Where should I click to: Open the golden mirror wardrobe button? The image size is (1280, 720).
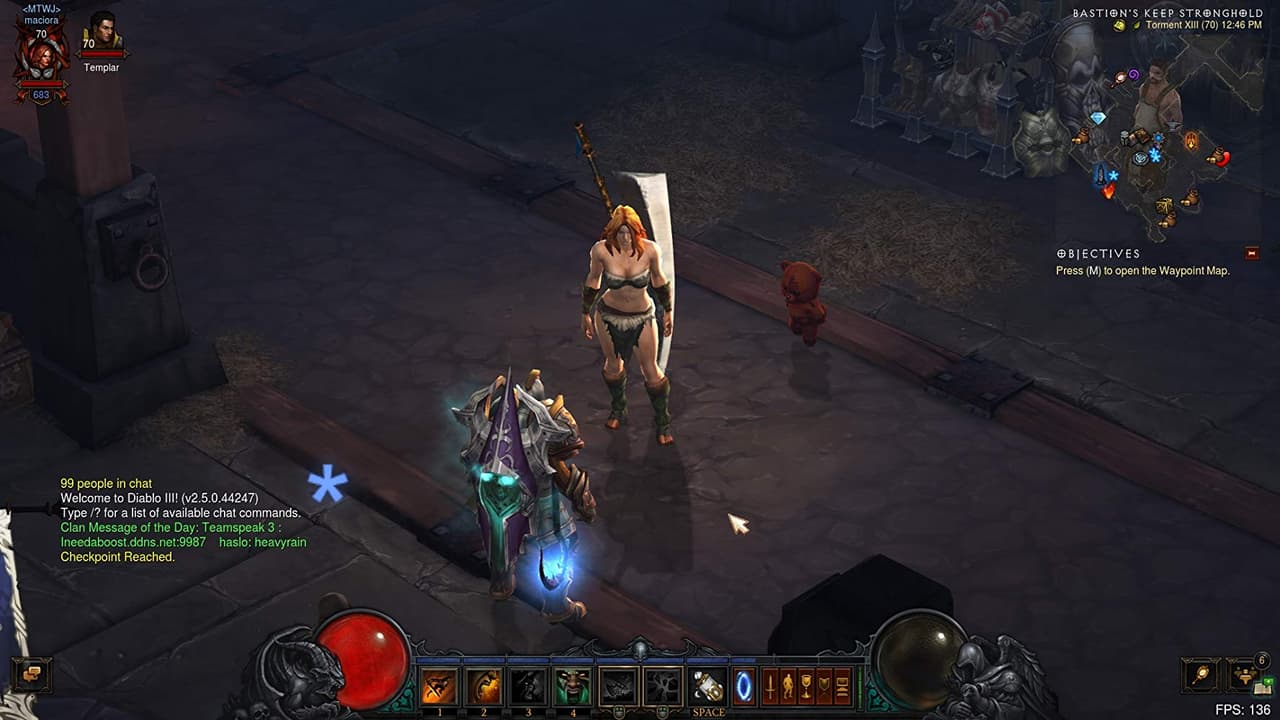coord(1200,675)
